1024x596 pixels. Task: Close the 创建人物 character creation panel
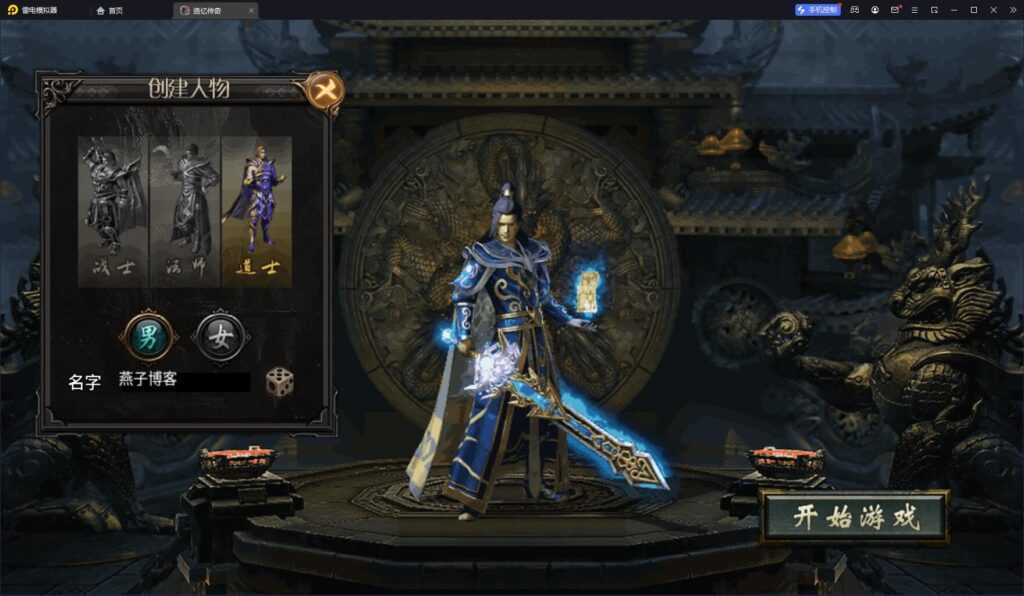tap(324, 90)
